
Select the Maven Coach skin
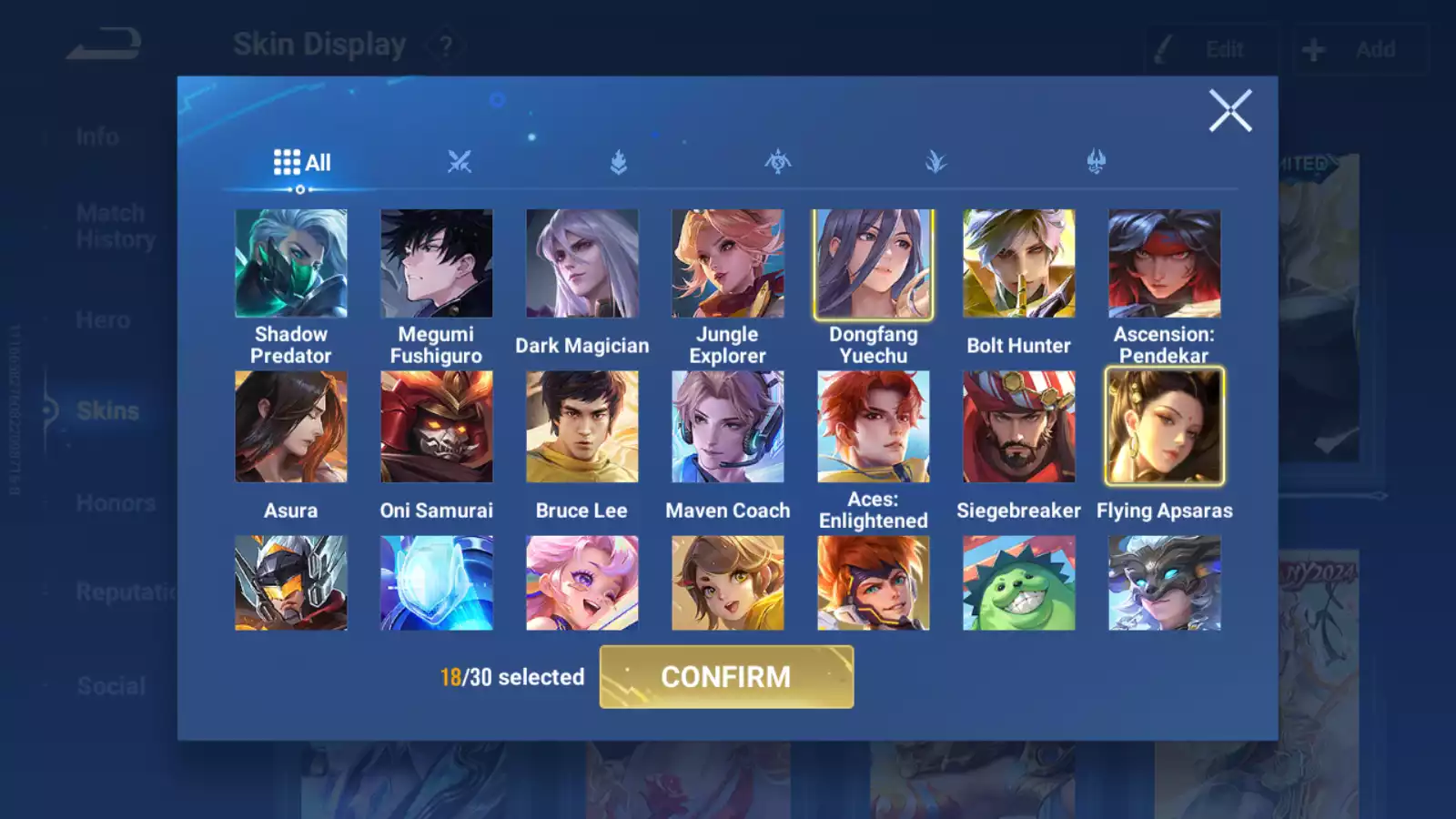[728, 427]
